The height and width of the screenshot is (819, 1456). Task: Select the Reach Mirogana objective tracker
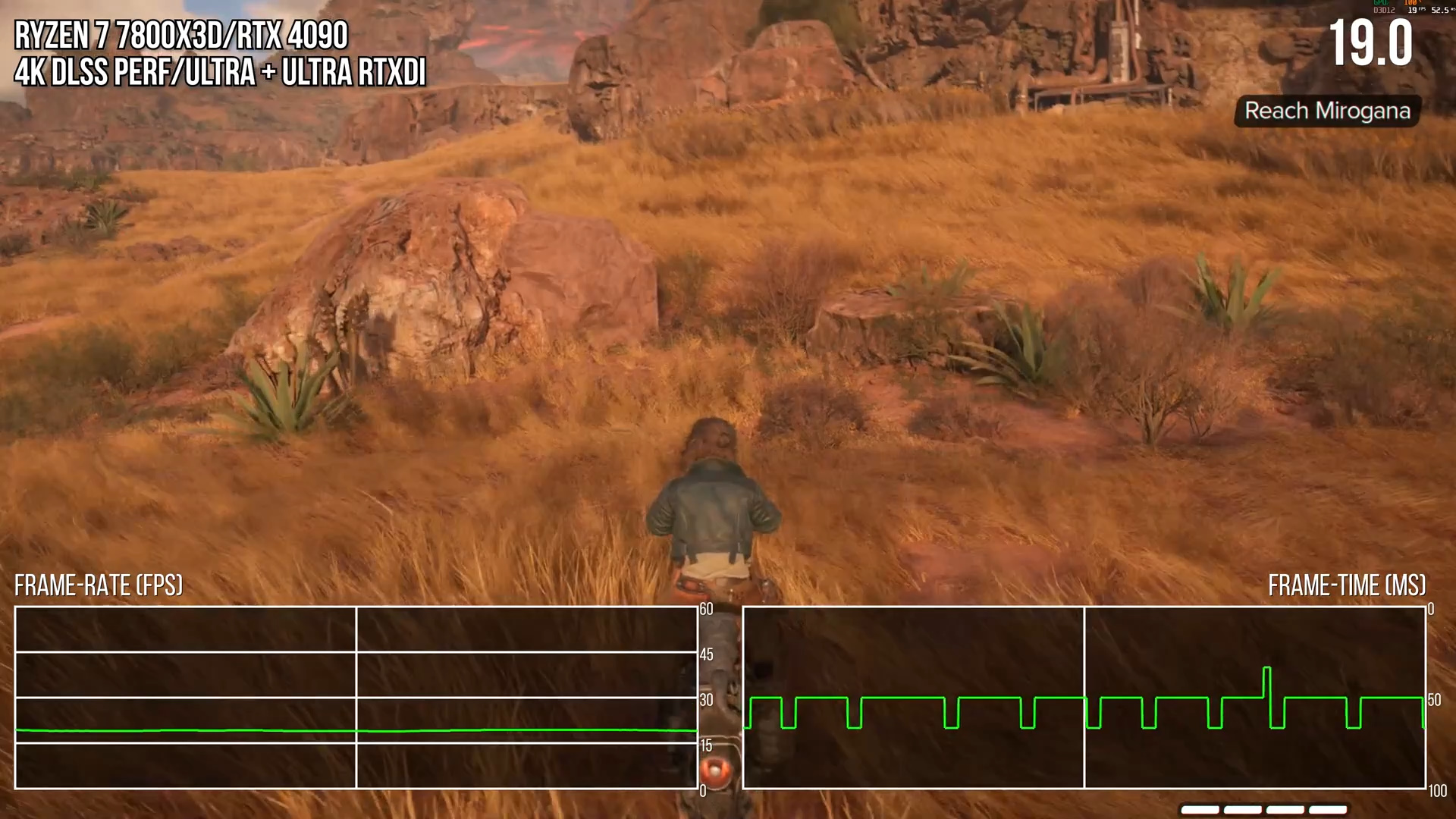tap(1327, 111)
